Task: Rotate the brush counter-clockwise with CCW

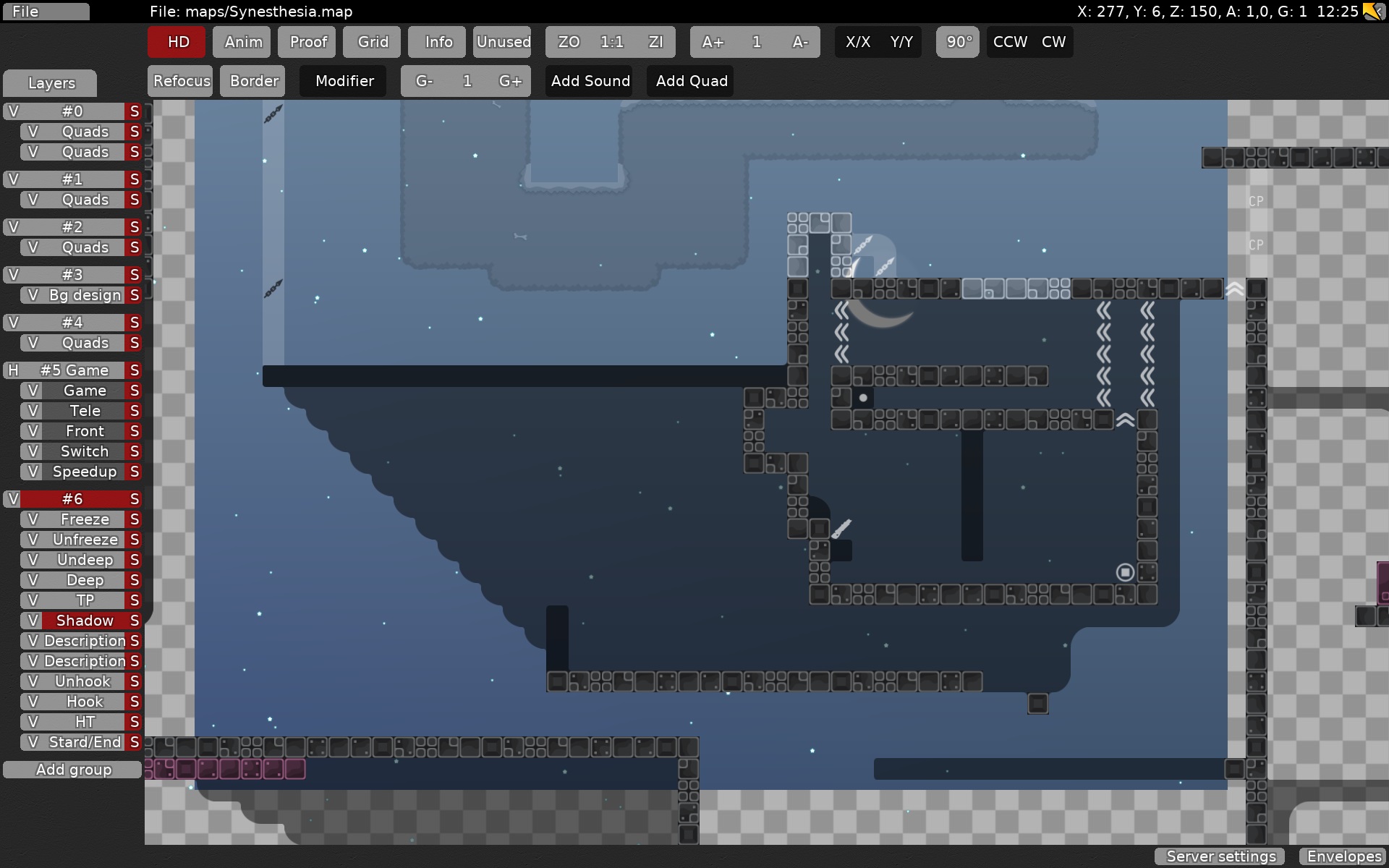Action: coord(1008,42)
